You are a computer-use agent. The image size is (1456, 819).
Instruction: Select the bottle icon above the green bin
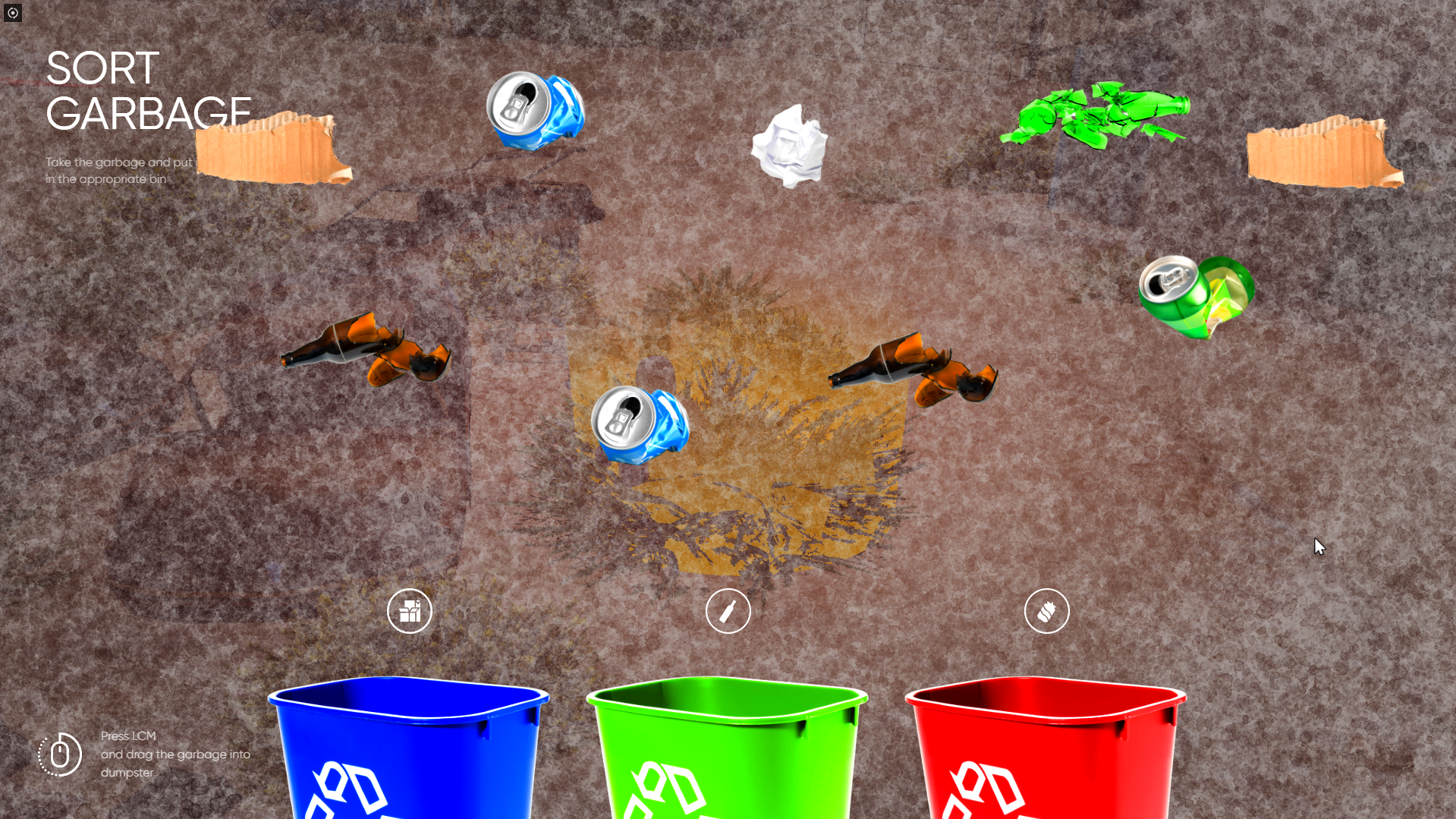pos(728,610)
